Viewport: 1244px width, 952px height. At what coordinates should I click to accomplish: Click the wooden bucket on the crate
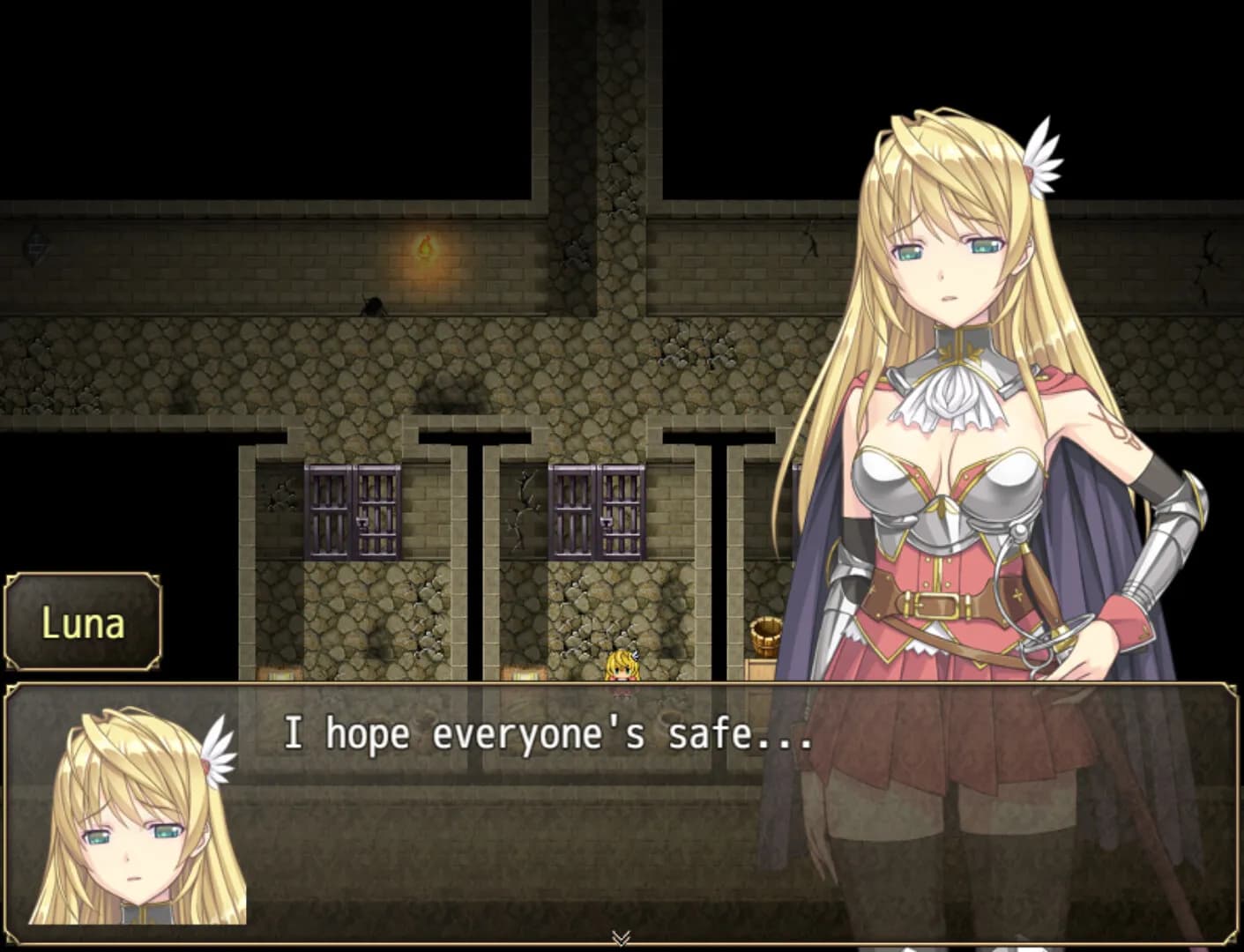pos(766,636)
